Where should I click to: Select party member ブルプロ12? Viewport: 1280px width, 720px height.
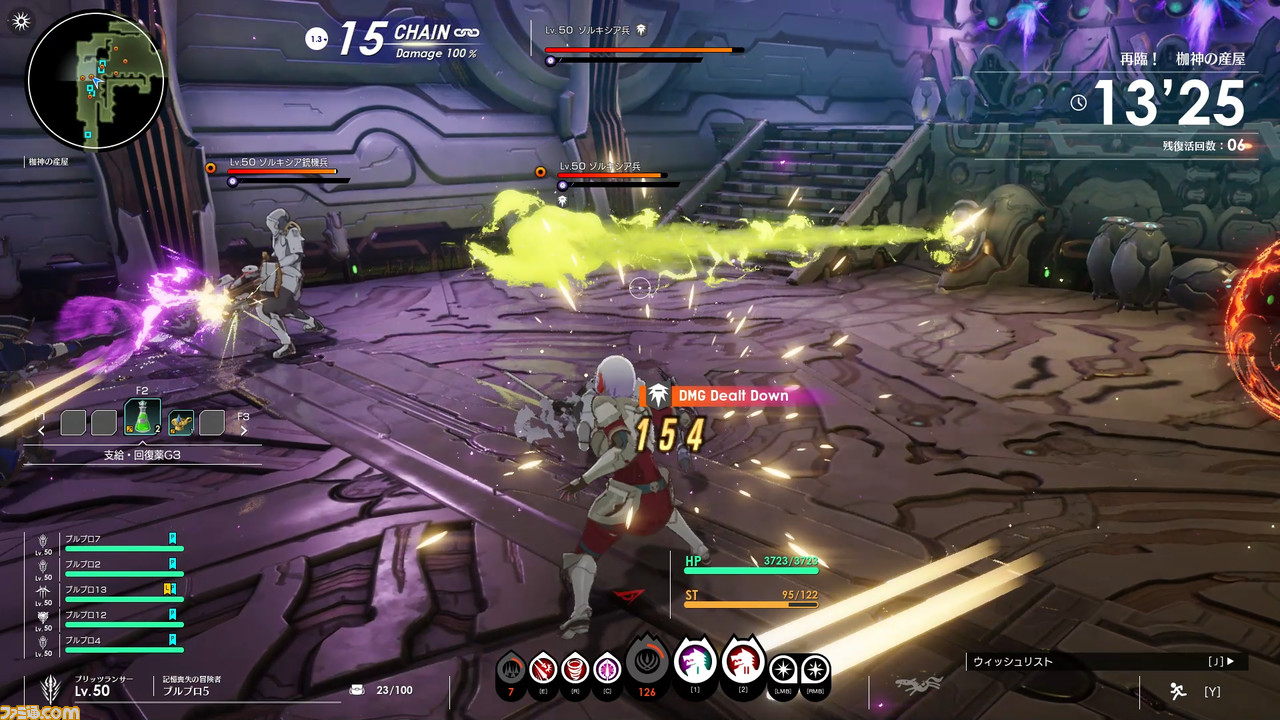tap(110, 619)
